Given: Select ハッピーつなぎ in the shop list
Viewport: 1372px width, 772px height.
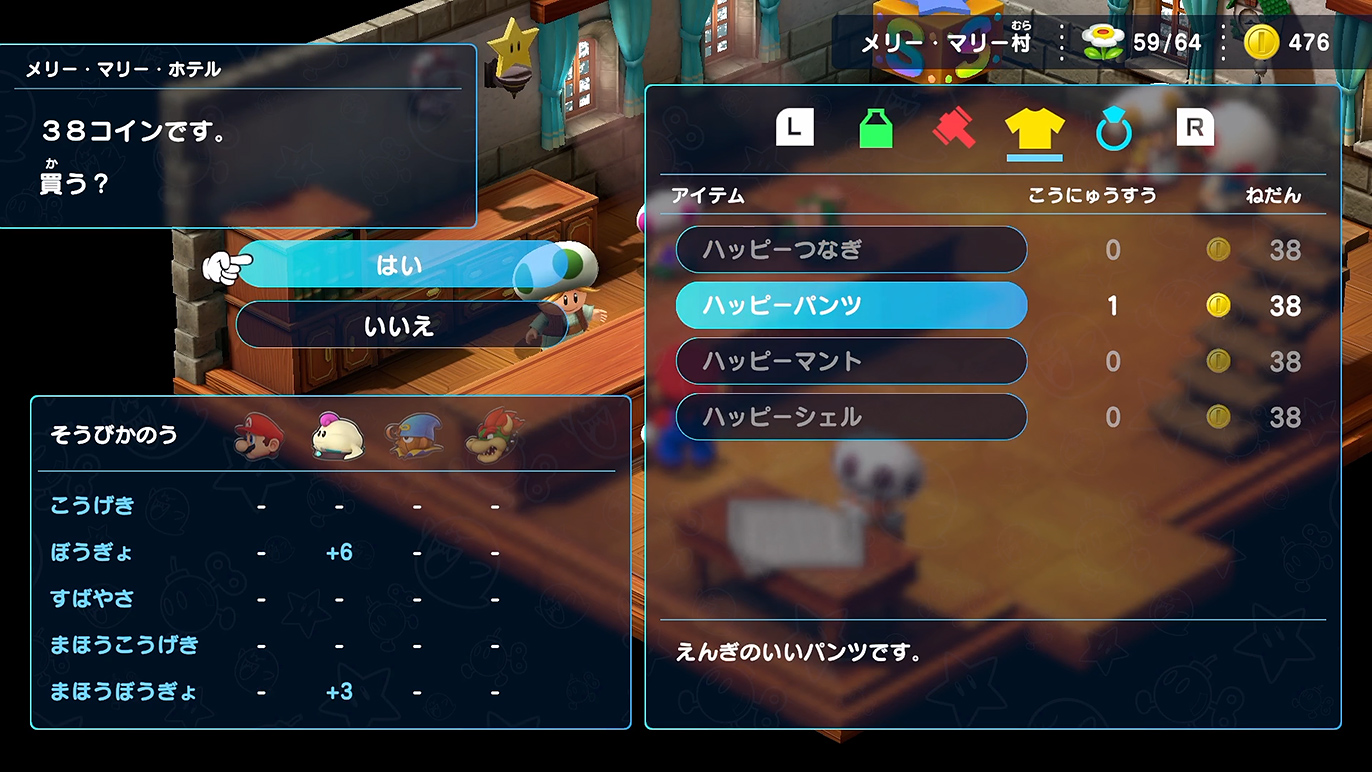Looking at the screenshot, I should tap(851, 249).
